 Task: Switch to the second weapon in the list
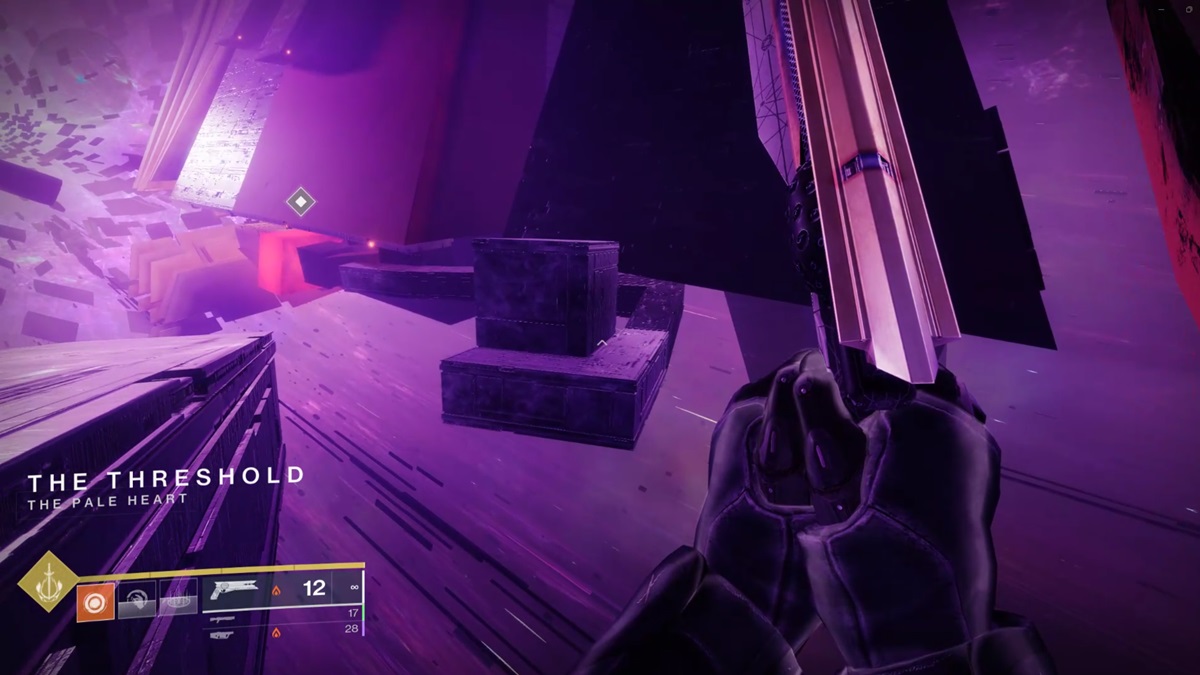(224, 619)
